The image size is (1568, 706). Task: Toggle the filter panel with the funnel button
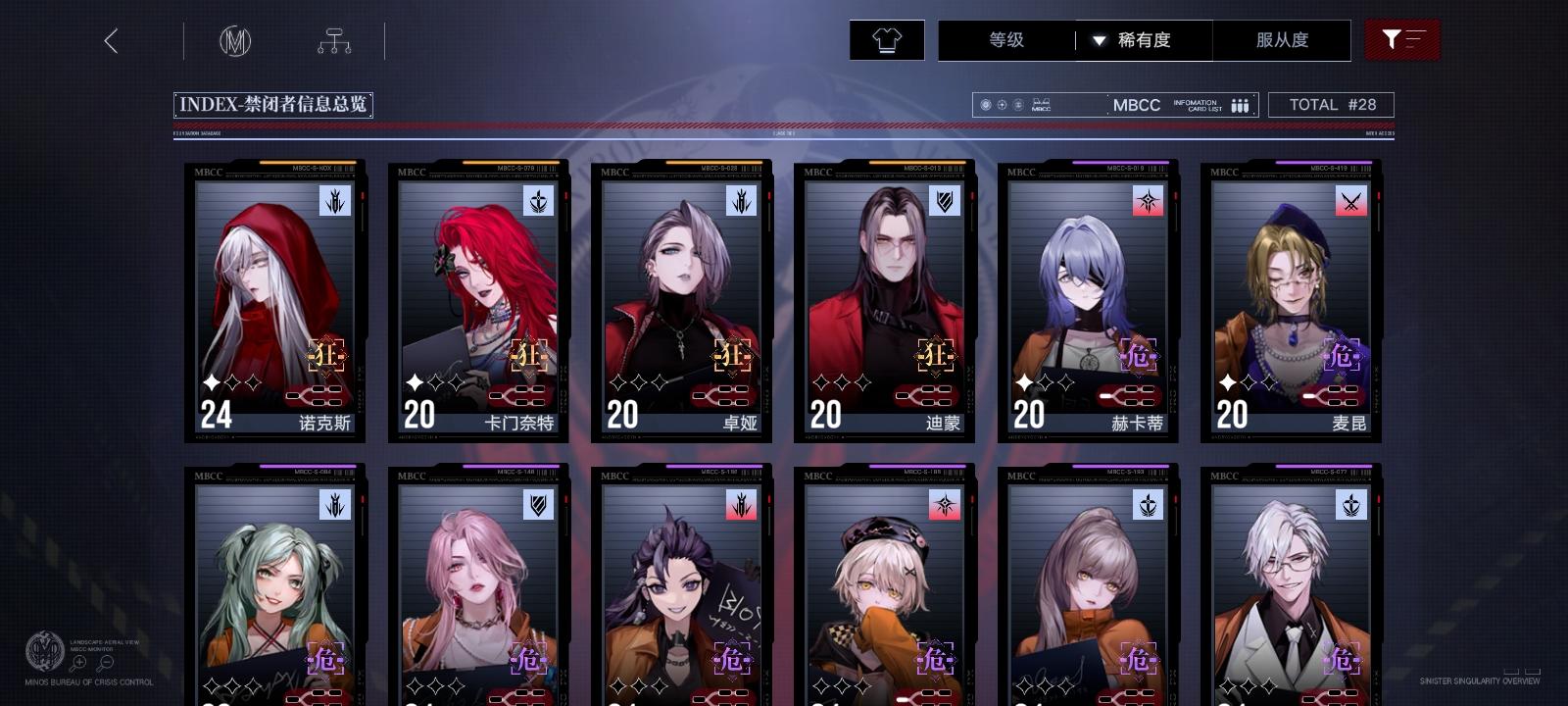click(1403, 40)
